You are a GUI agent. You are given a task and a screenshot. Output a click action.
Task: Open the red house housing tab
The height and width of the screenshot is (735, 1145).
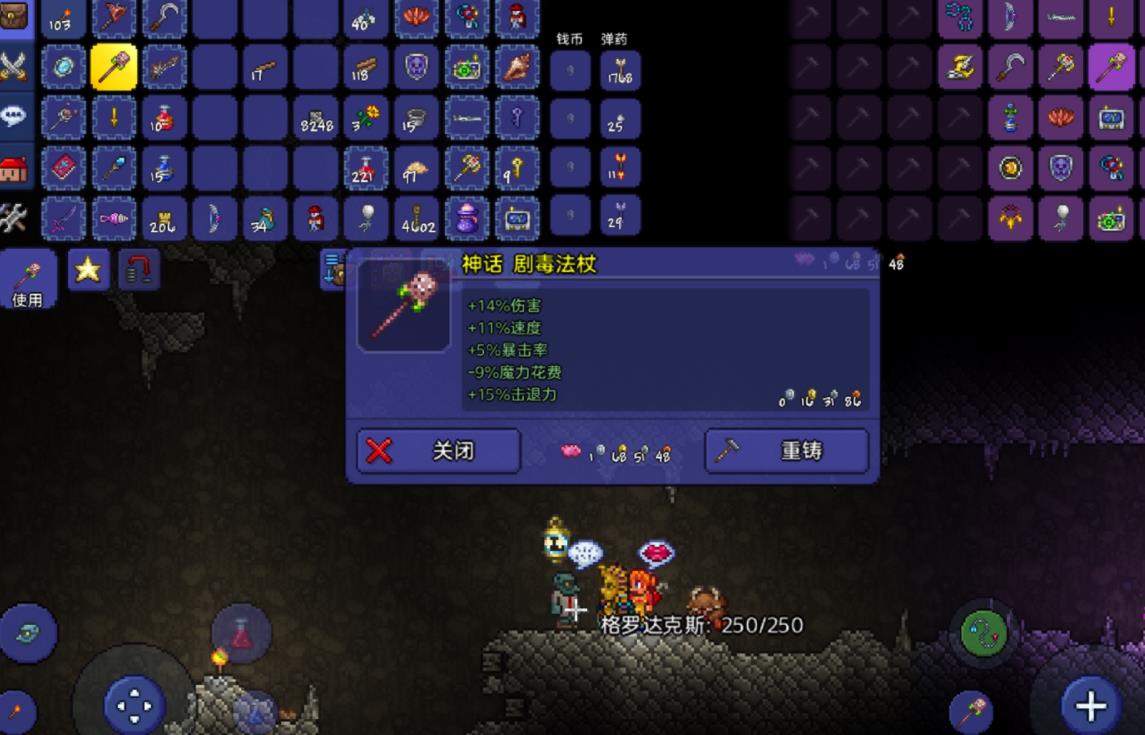[15, 167]
